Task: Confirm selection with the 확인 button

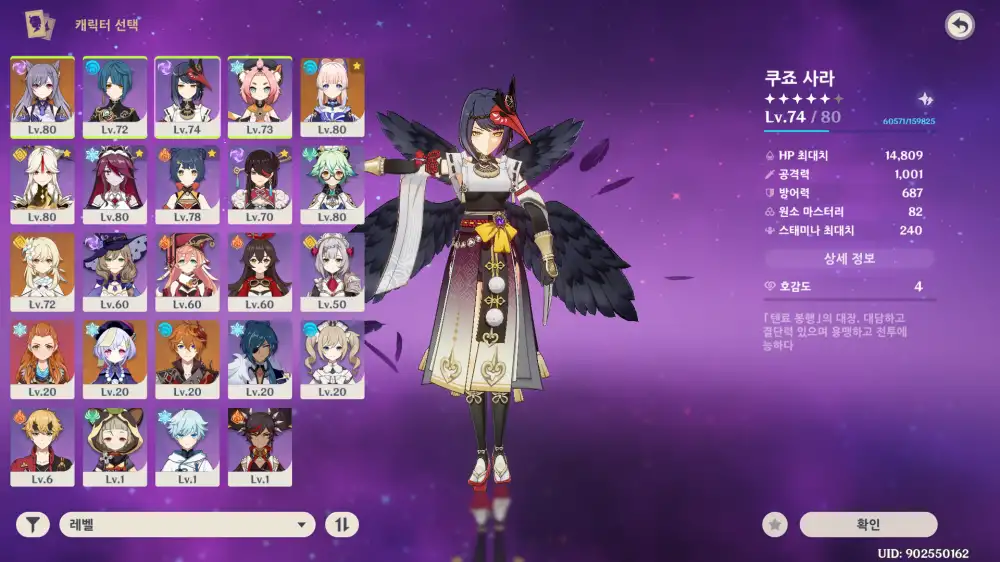Action: [x=868, y=524]
